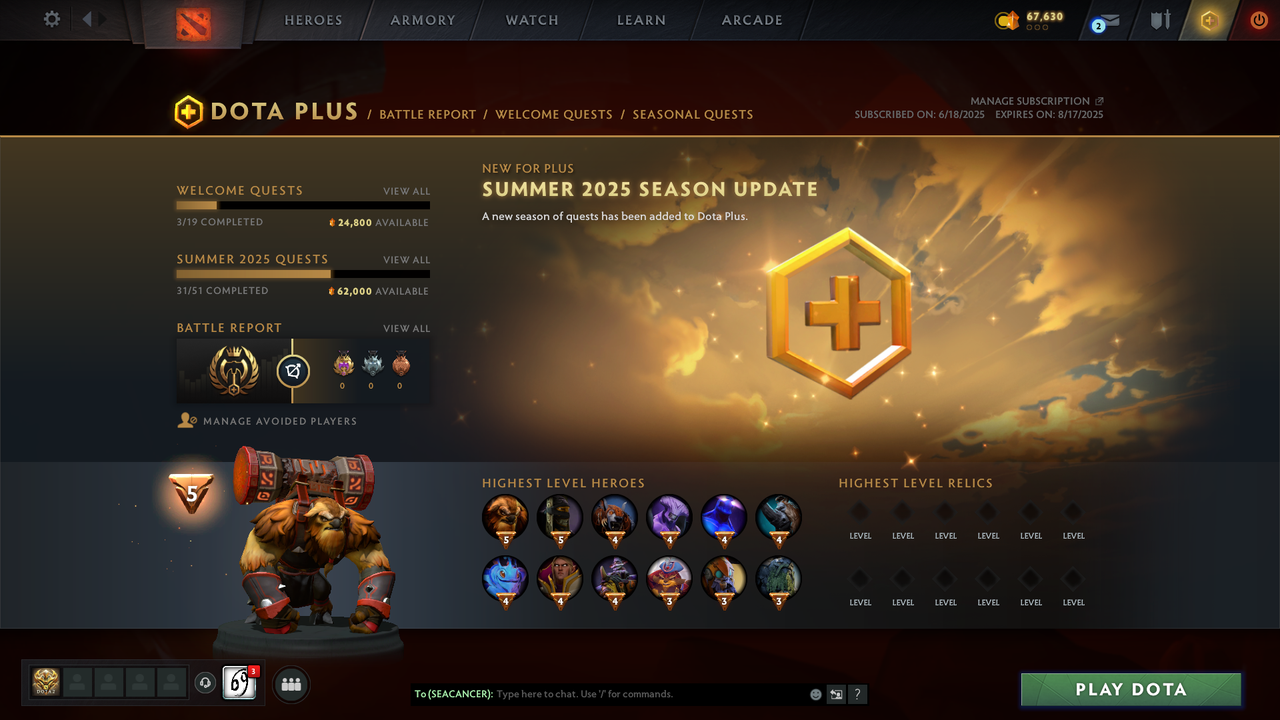This screenshot has width=1280, height=720.
Task: Open the Manage Subscription link
Action: (1032, 100)
